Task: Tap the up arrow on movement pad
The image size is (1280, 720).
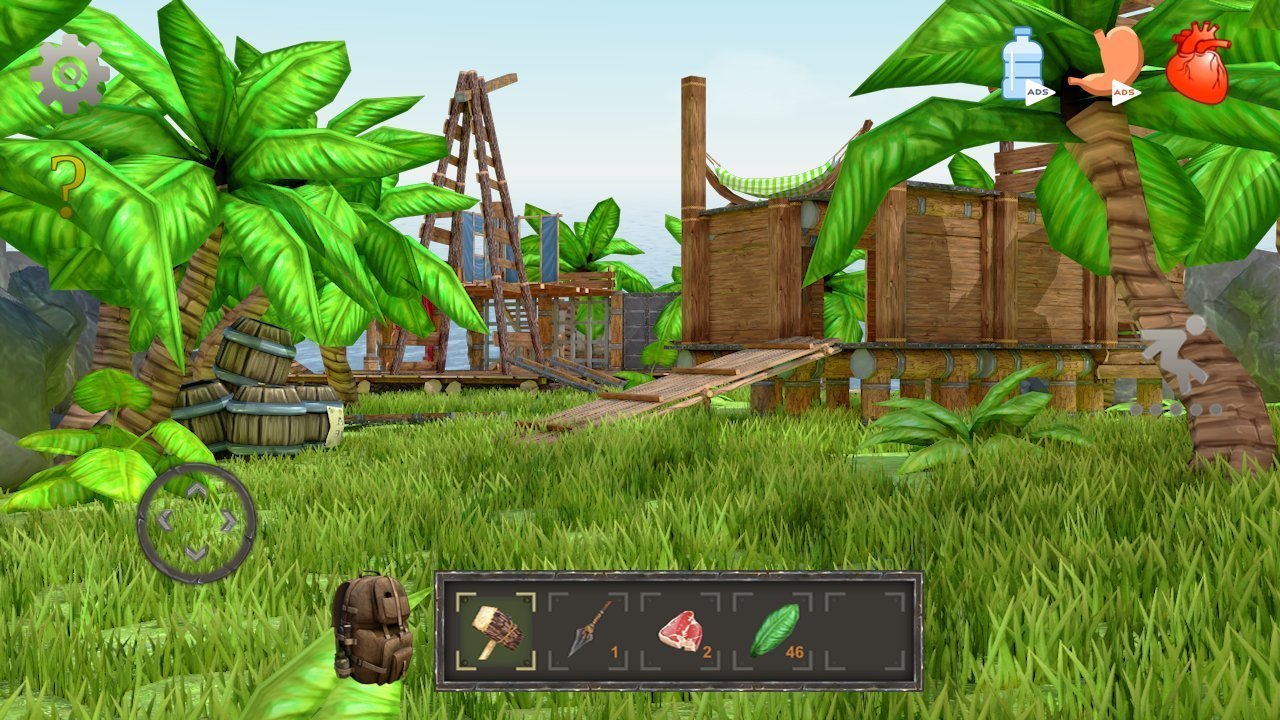Action: pos(197,491)
